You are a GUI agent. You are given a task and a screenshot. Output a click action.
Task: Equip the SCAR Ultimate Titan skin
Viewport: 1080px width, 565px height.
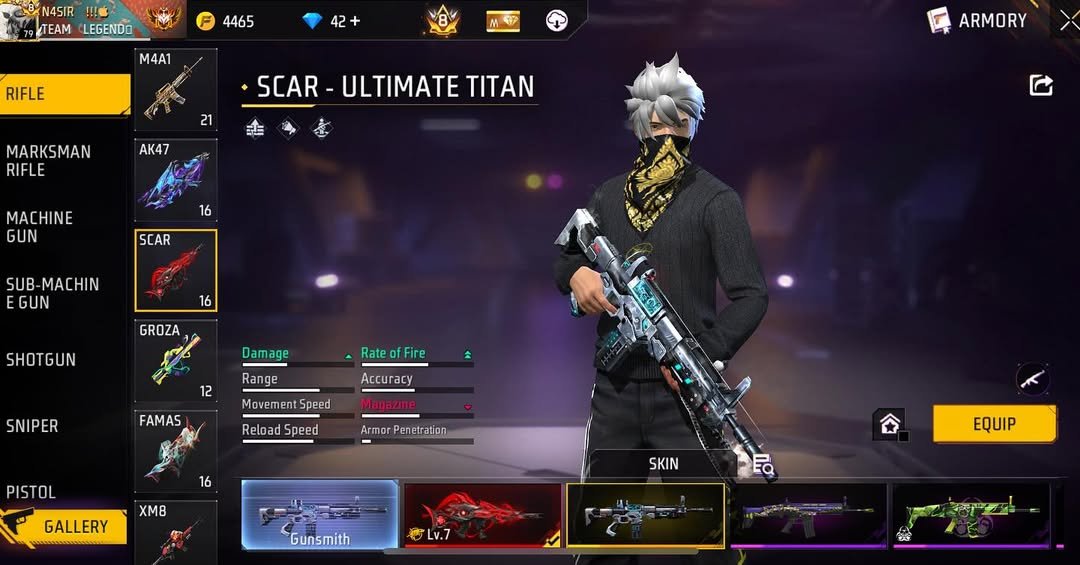[x=994, y=424]
